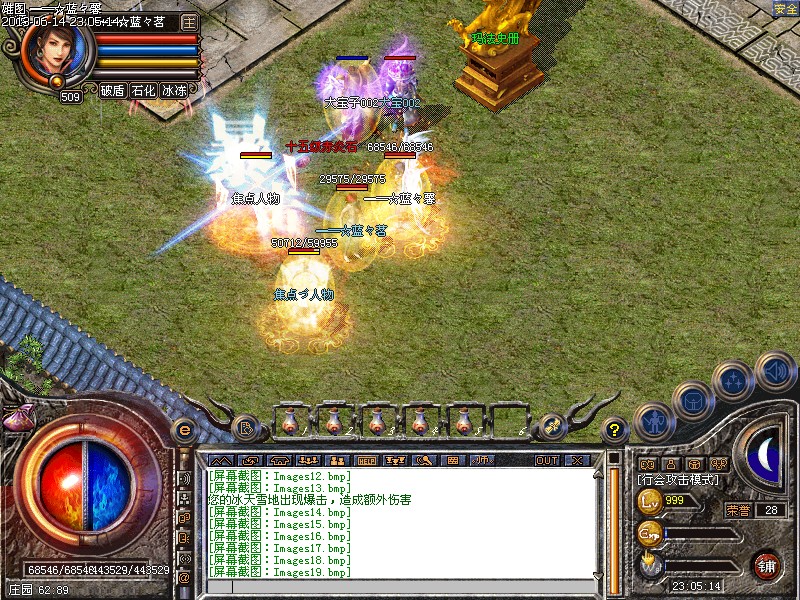The height and width of the screenshot is (600, 800).
Task: Click the OUT button on the chat toolbar
Action: [546, 461]
